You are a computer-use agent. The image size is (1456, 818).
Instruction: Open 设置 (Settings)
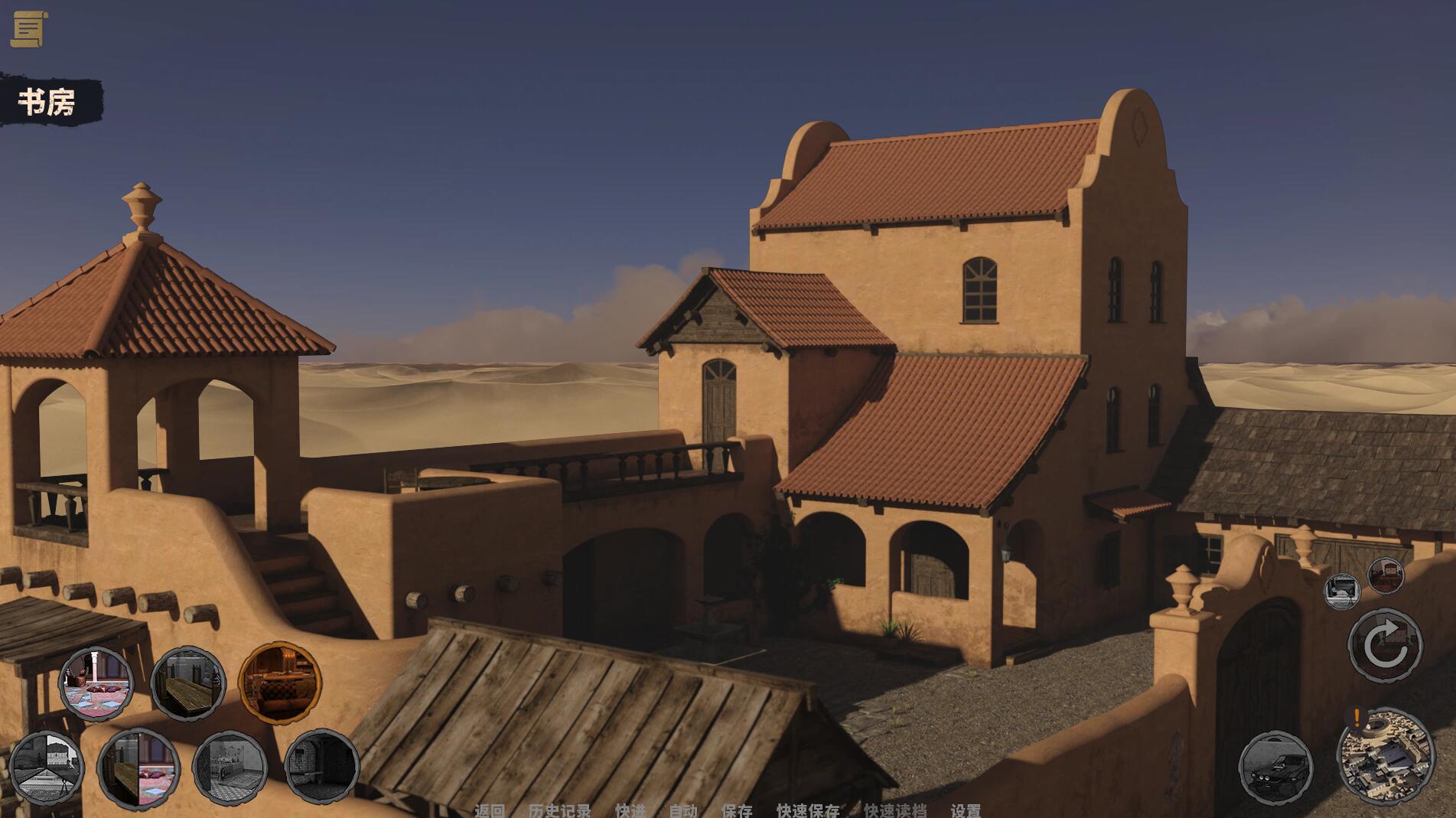click(x=966, y=810)
